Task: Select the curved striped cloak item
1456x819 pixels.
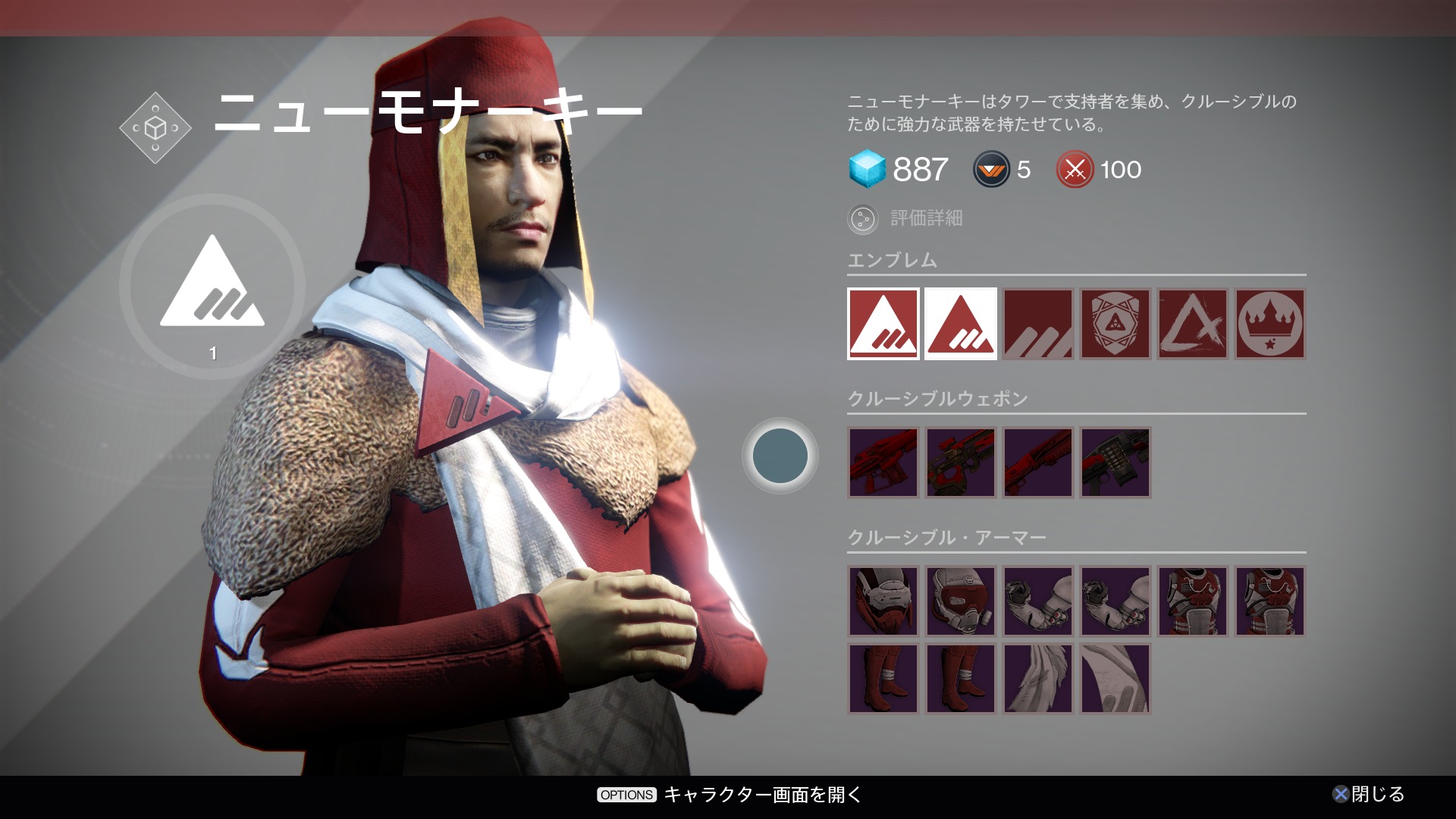Action: tap(1115, 678)
